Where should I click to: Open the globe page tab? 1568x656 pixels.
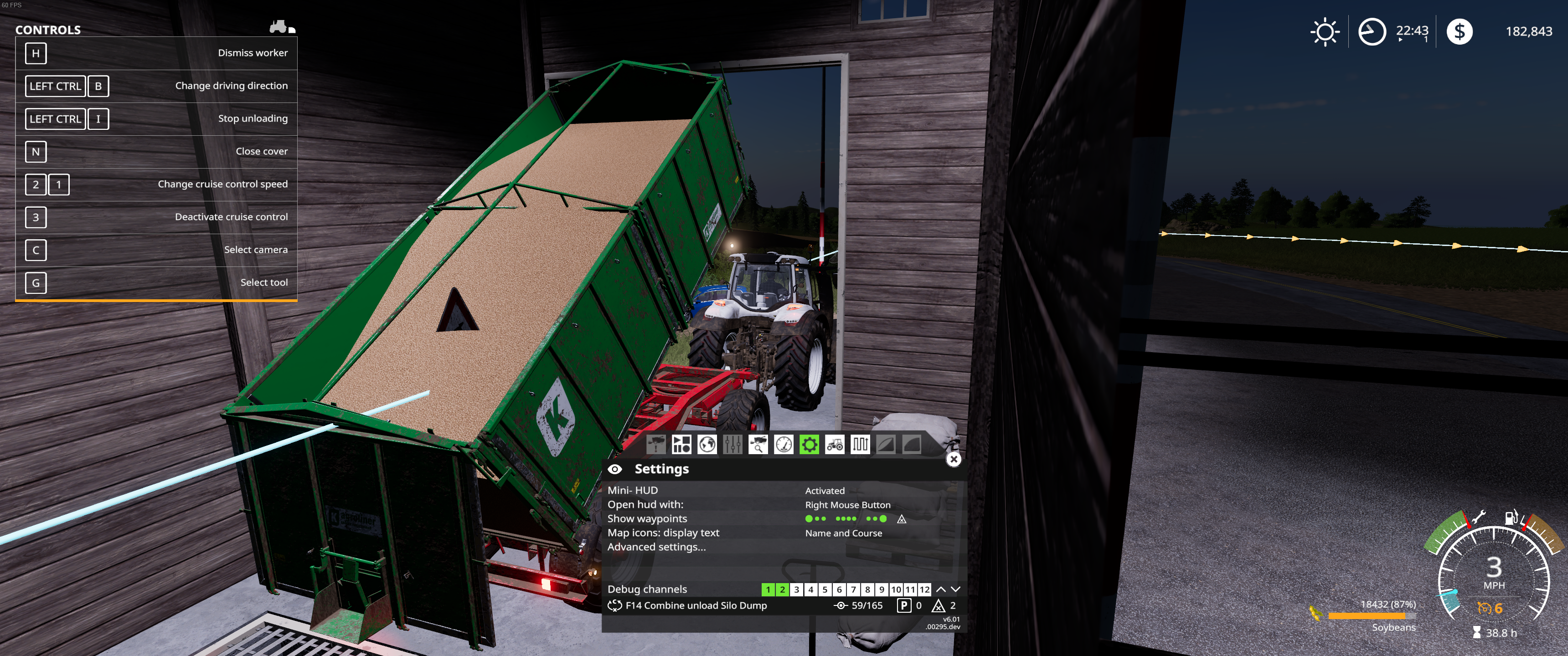tap(707, 445)
